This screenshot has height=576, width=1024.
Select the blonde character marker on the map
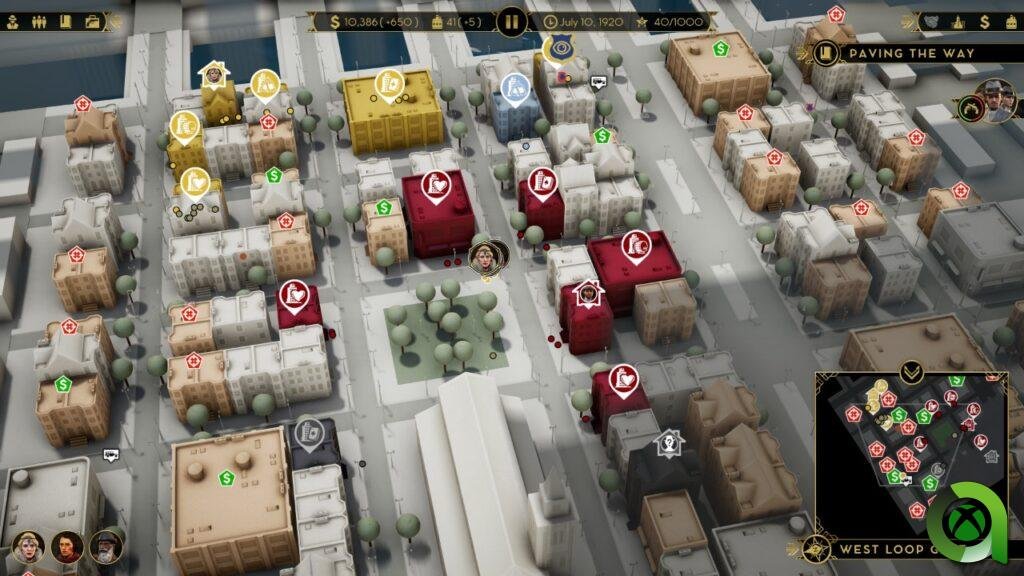[x=485, y=256]
